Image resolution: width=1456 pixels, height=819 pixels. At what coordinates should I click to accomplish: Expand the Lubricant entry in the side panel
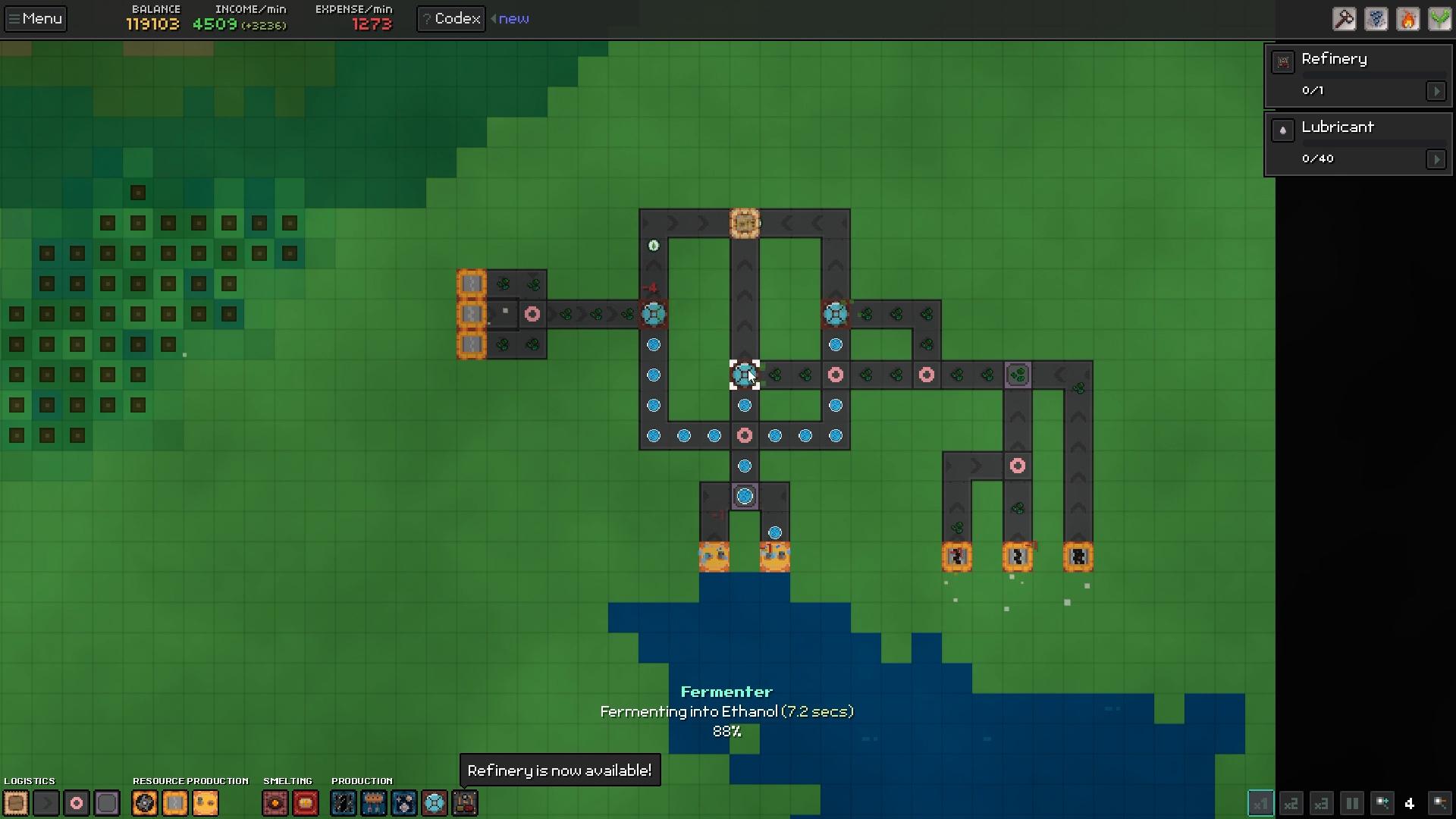click(1438, 159)
